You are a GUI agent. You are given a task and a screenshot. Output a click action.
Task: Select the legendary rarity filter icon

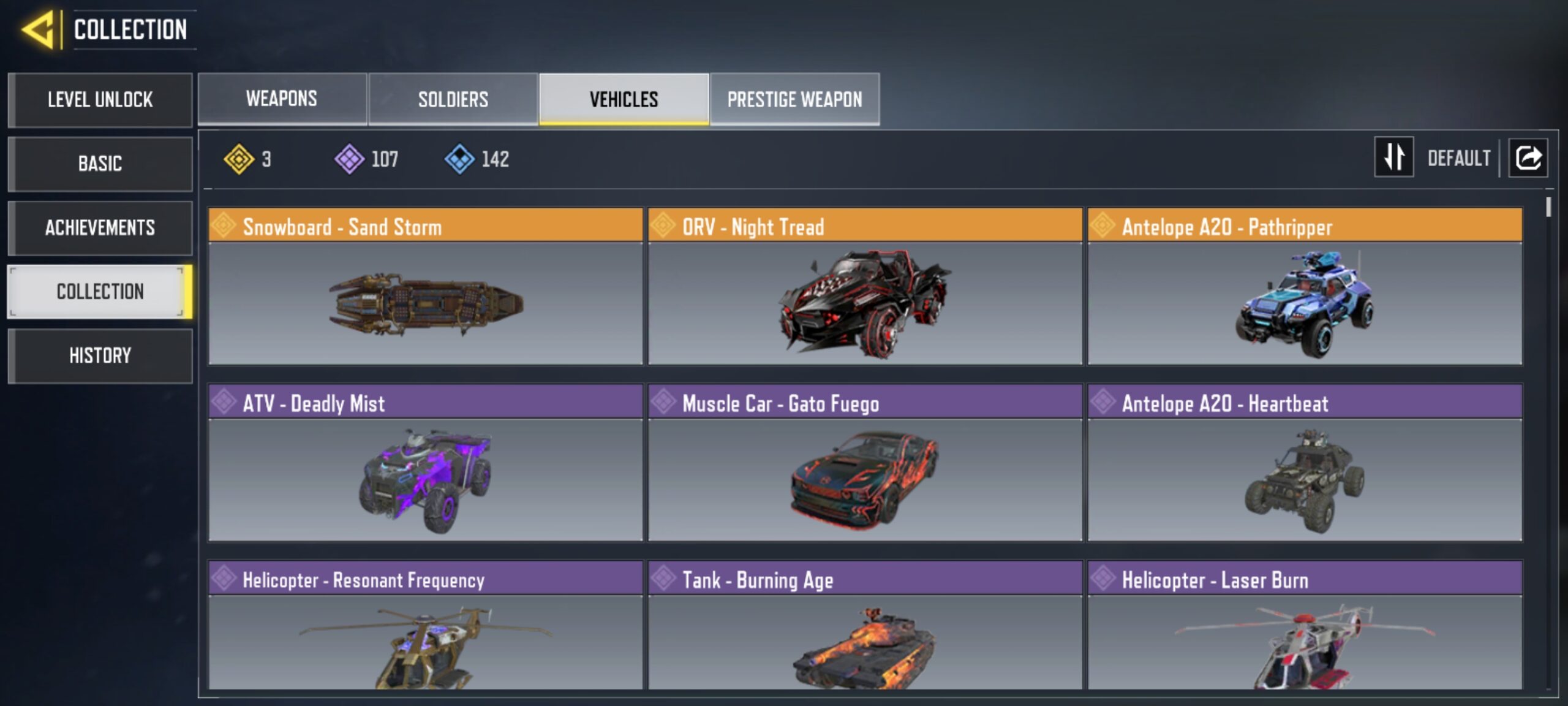click(238, 159)
